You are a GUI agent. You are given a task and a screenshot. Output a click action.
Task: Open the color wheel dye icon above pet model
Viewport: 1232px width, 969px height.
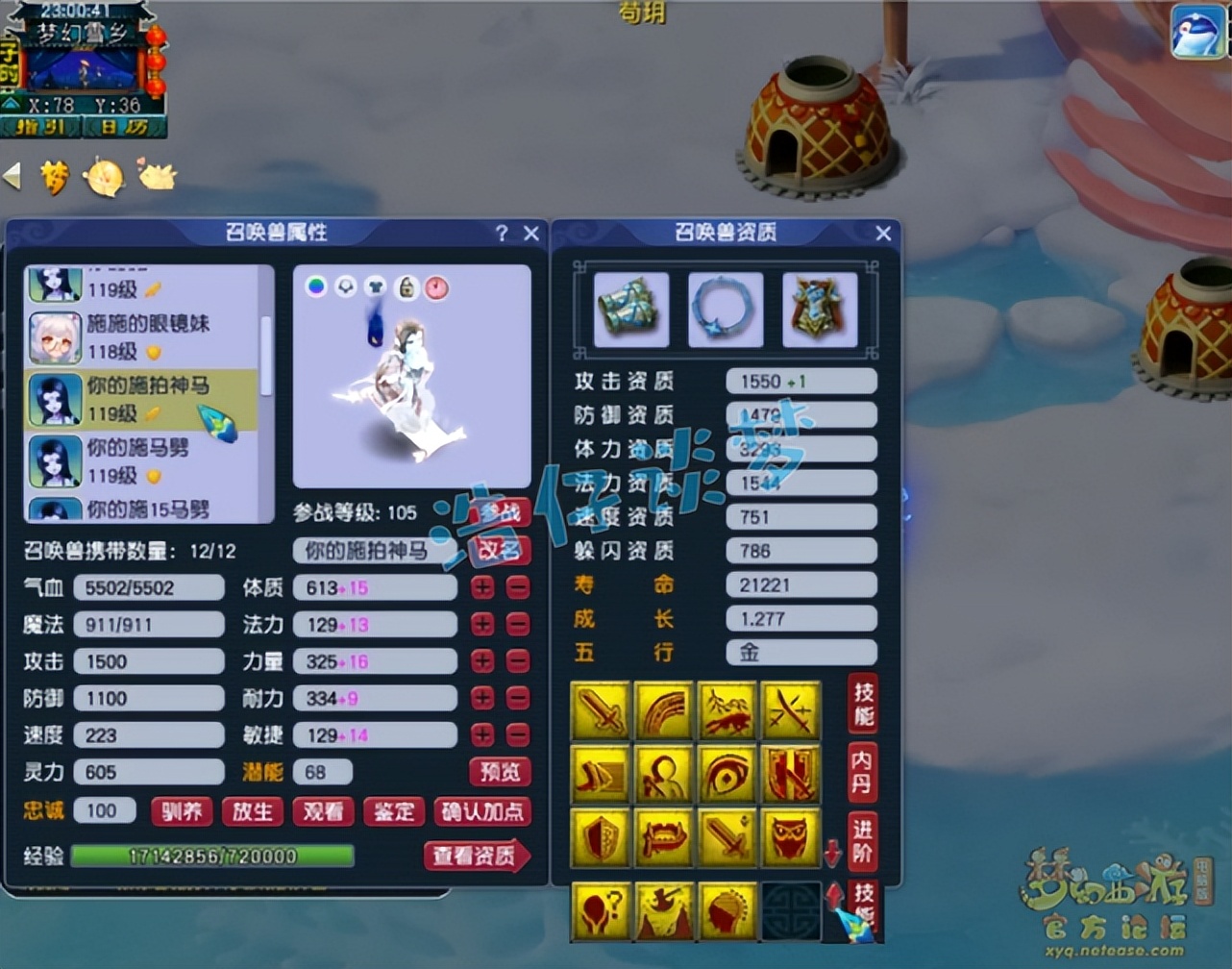pyautogui.click(x=317, y=287)
